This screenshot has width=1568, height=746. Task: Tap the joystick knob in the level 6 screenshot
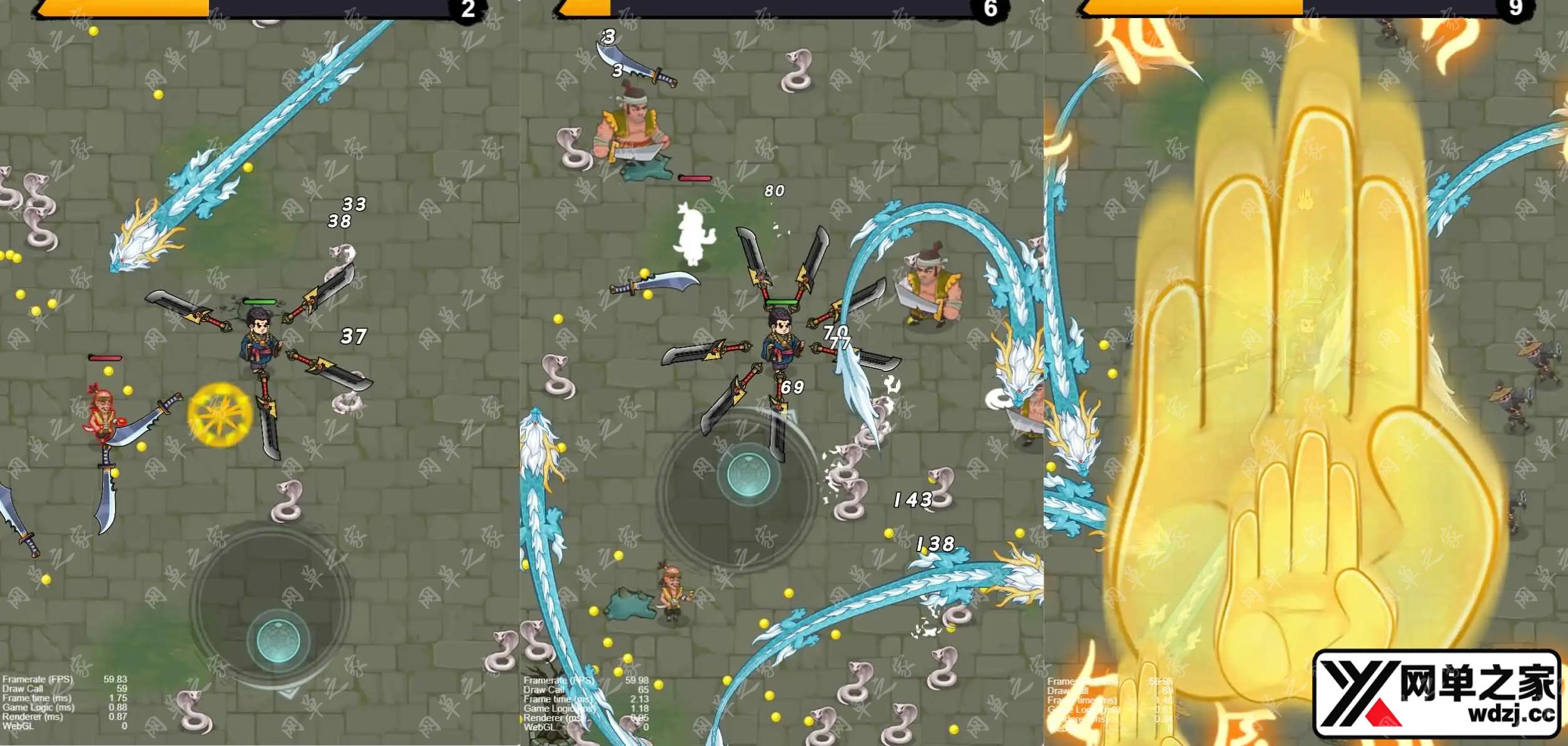pyautogui.click(x=747, y=475)
